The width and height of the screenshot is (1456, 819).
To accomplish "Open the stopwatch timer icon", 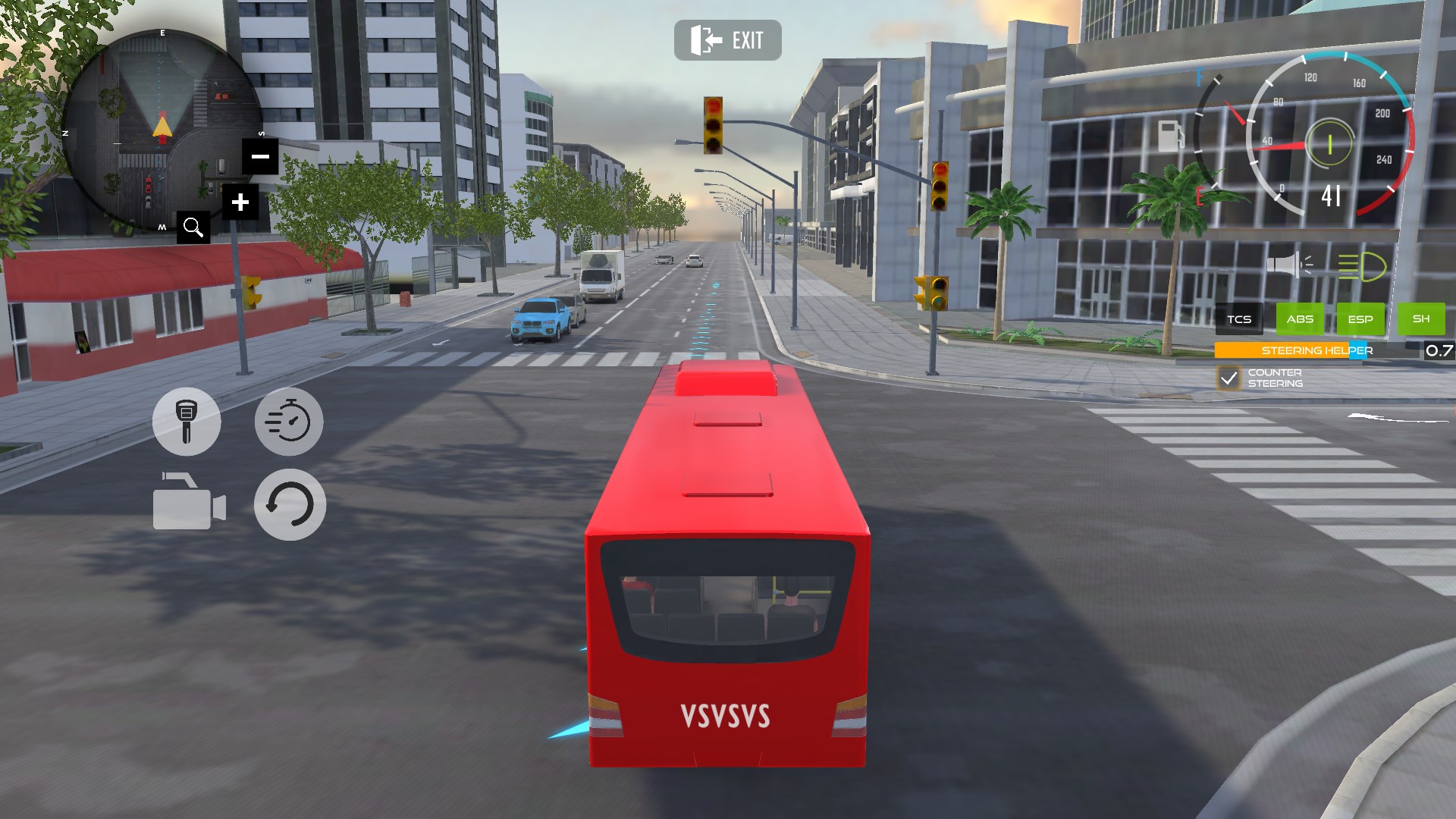I will pos(289,422).
